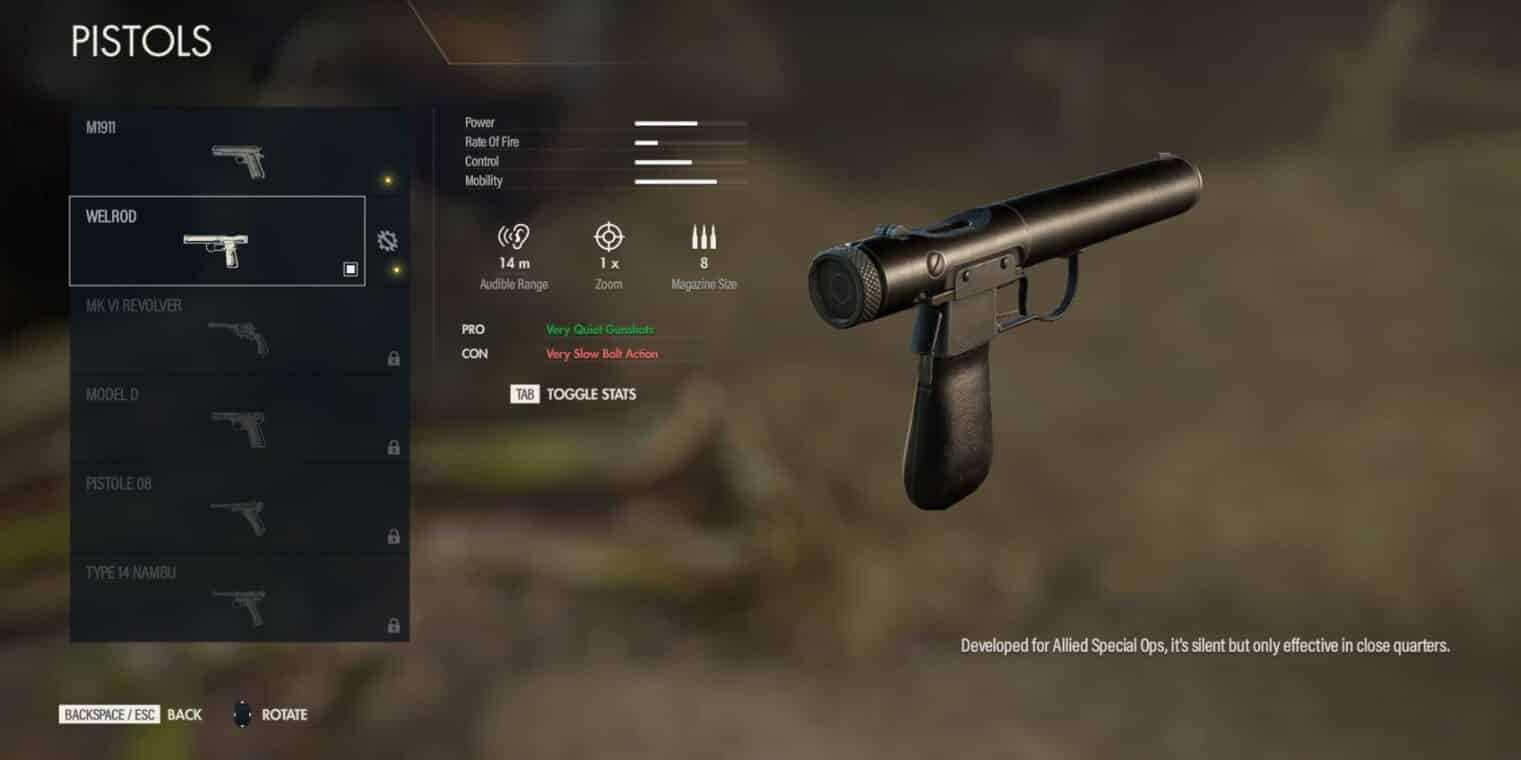Select the locked Pistole 08 entry
This screenshot has height=760, width=1521.
(238, 509)
